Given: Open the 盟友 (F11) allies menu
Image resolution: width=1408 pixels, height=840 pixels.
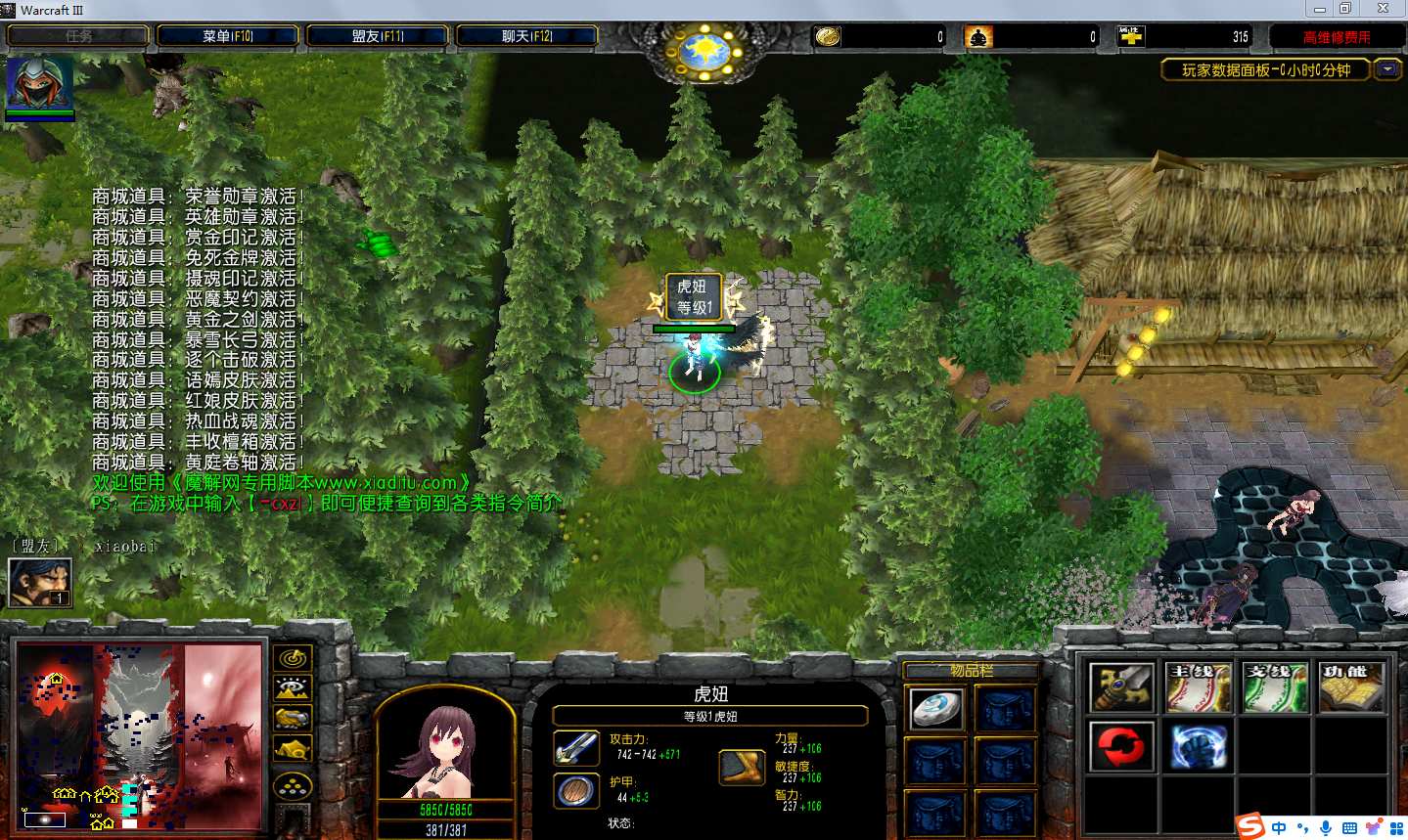Looking at the screenshot, I should (x=377, y=36).
